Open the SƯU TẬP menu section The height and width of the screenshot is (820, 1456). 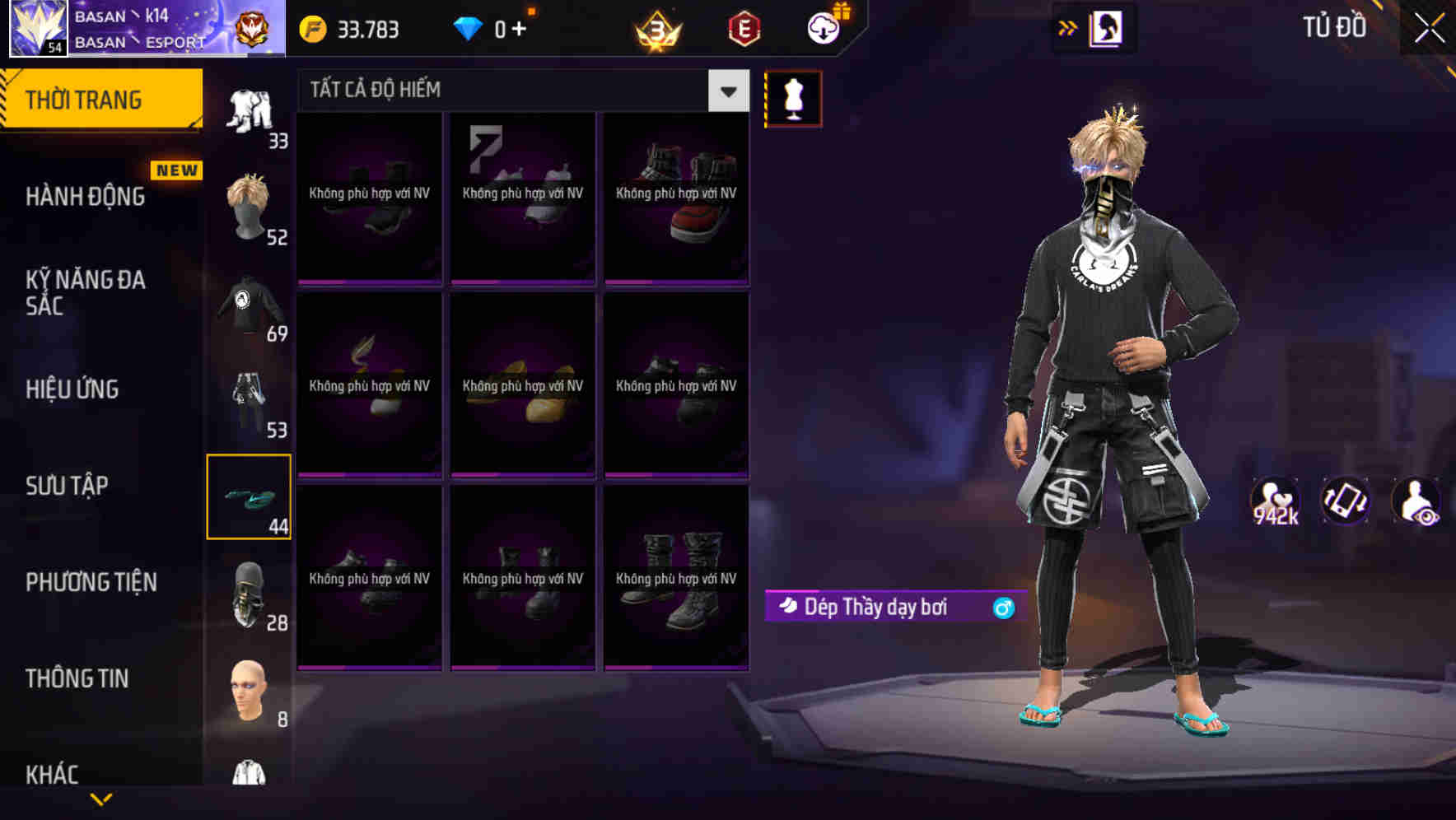(69, 486)
